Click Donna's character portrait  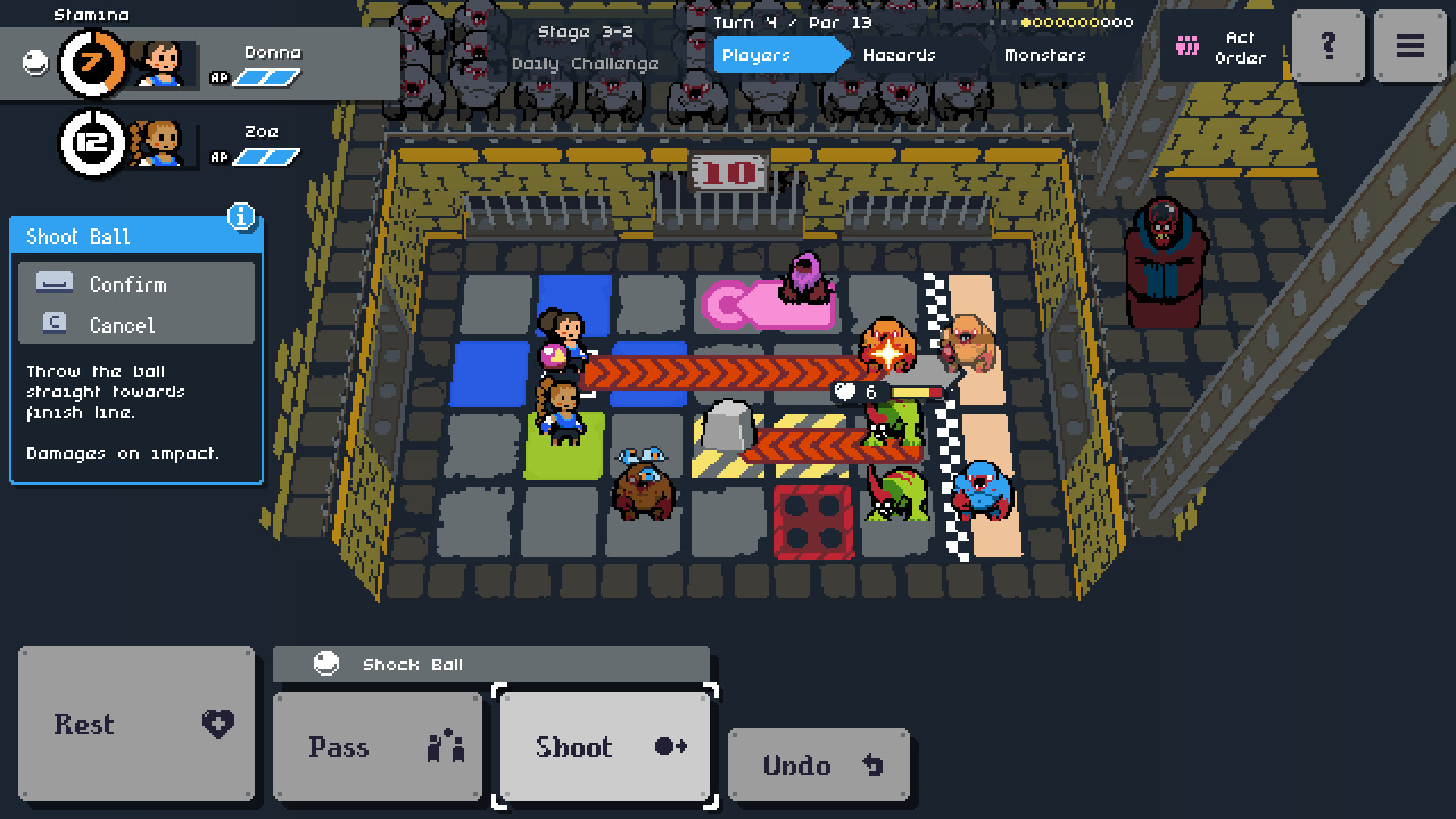[x=159, y=64]
